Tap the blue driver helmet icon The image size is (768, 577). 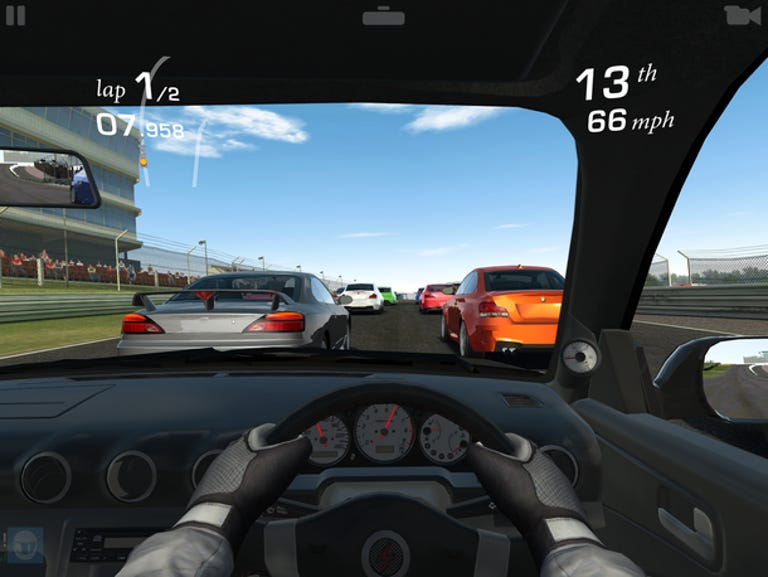24,546
